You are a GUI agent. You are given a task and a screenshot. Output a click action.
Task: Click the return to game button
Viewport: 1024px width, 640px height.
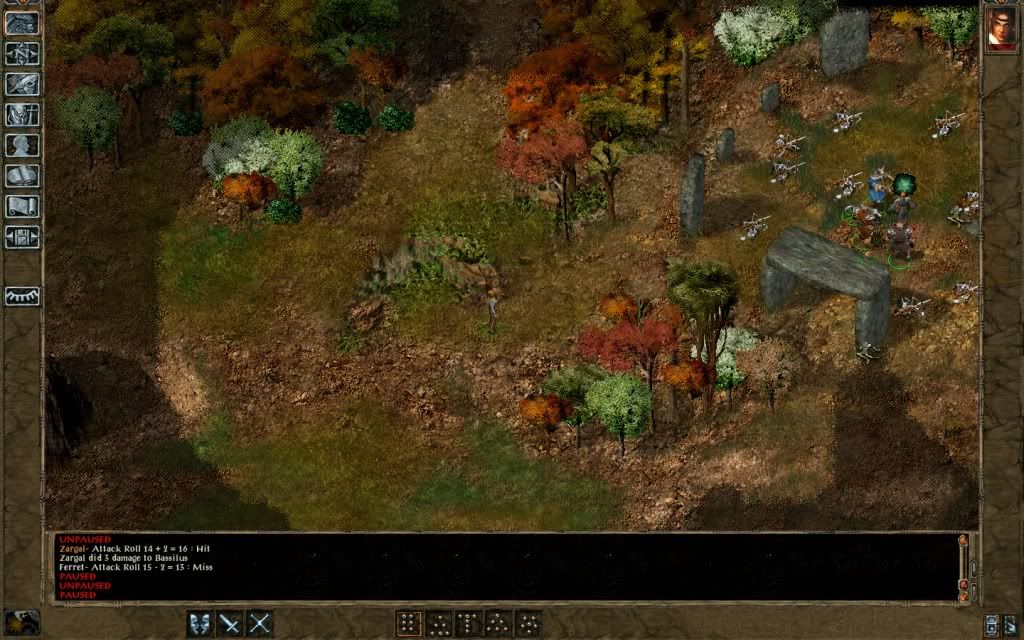(x=21, y=22)
